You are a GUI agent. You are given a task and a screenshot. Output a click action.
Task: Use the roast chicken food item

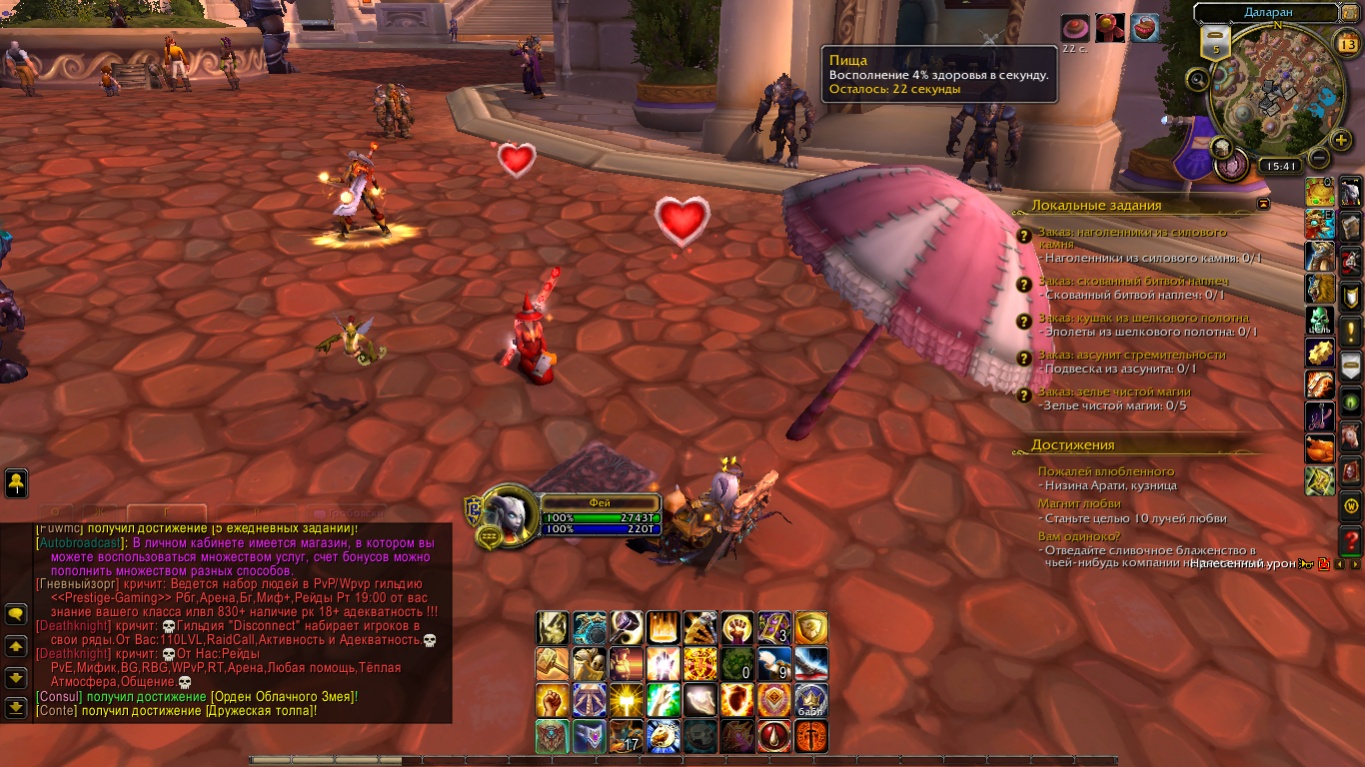click(1320, 447)
